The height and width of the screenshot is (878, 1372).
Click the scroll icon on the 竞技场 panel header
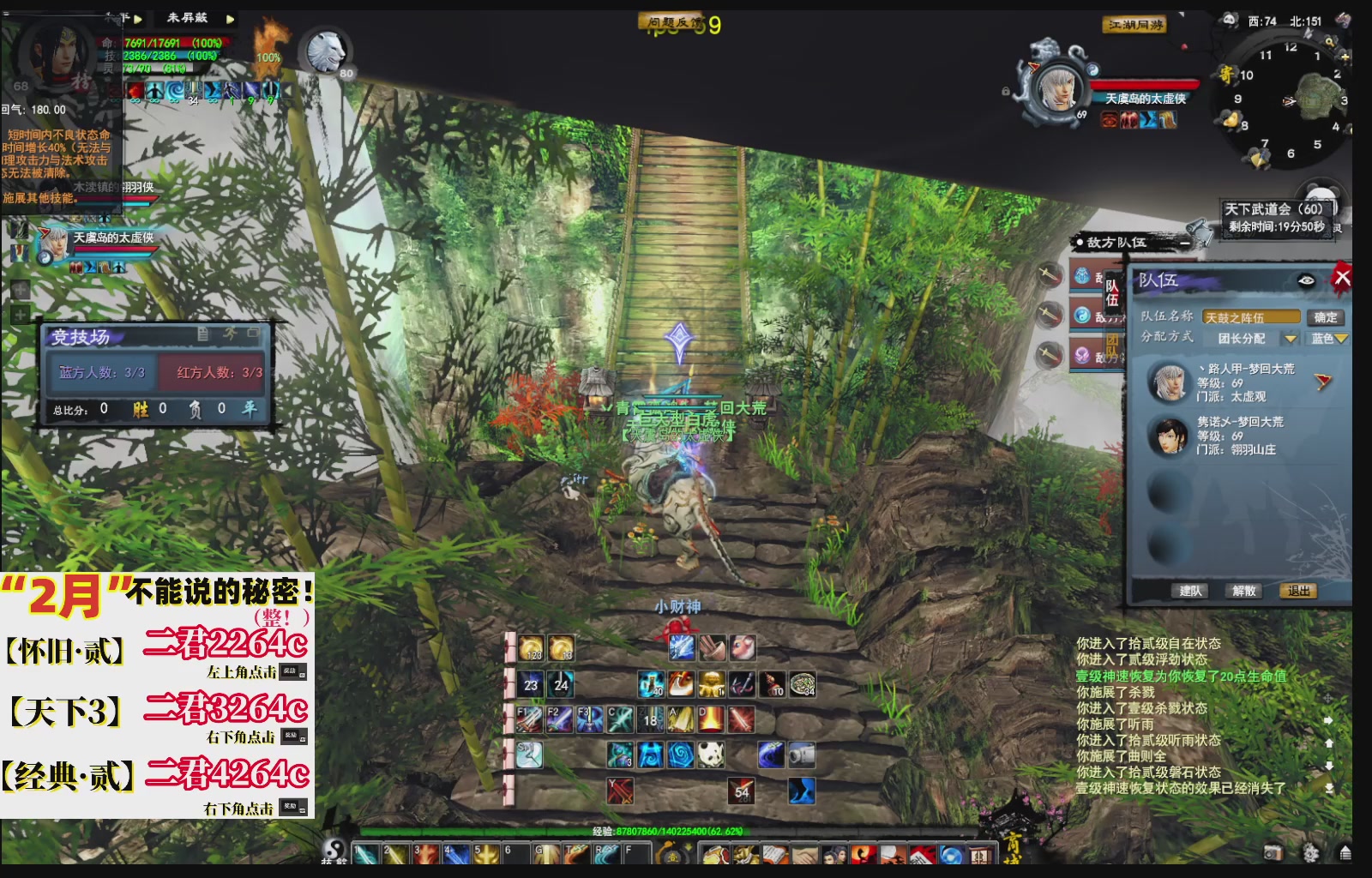click(202, 335)
